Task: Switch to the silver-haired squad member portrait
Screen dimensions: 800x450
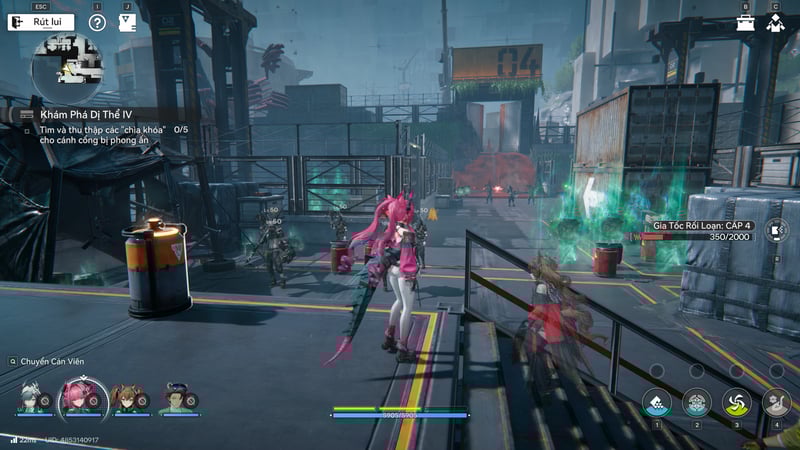Action: point(32,398)
